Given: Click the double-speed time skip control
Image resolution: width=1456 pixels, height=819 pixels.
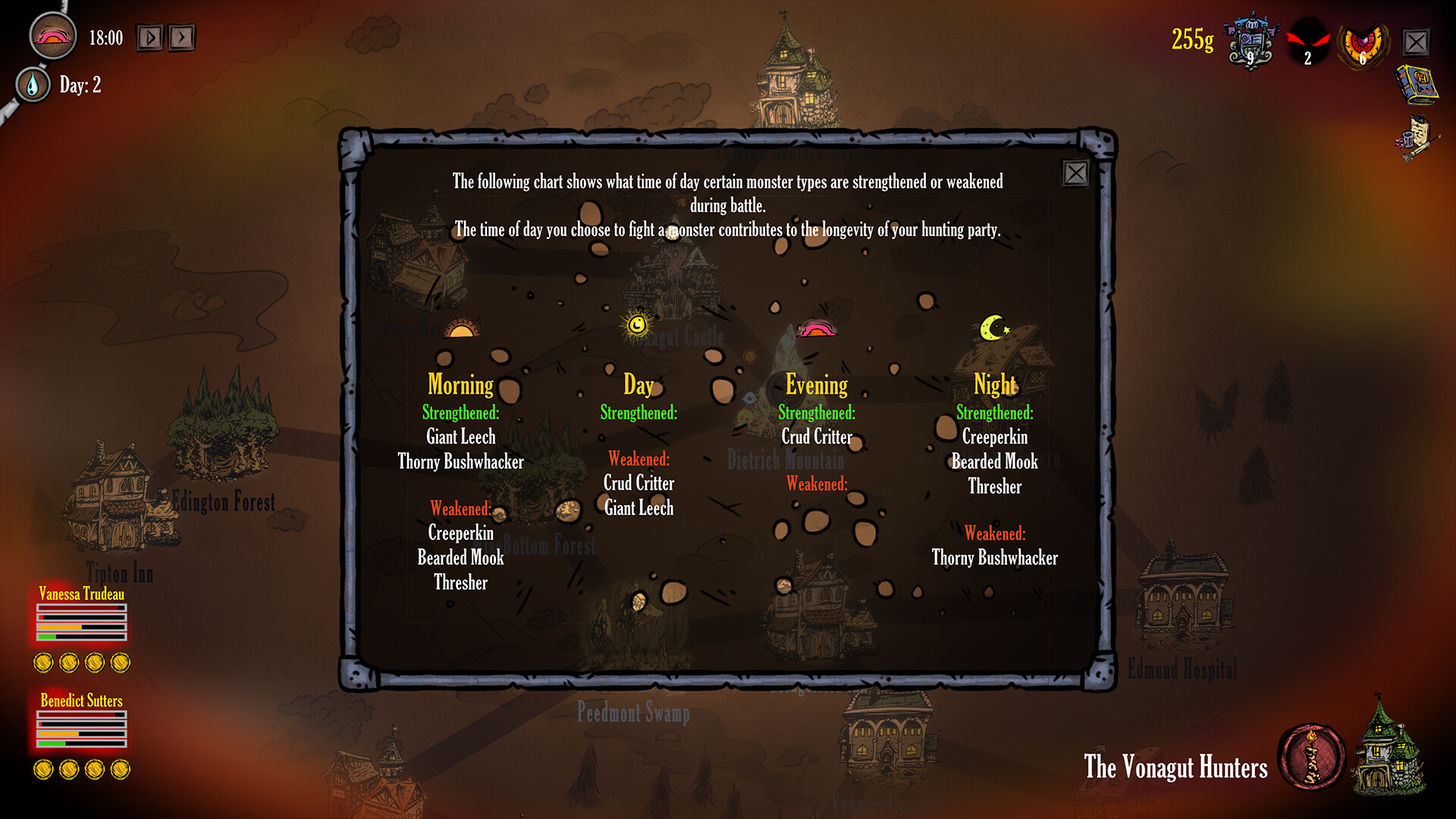Looking at the screenshot, I should (x=182, y=36).
